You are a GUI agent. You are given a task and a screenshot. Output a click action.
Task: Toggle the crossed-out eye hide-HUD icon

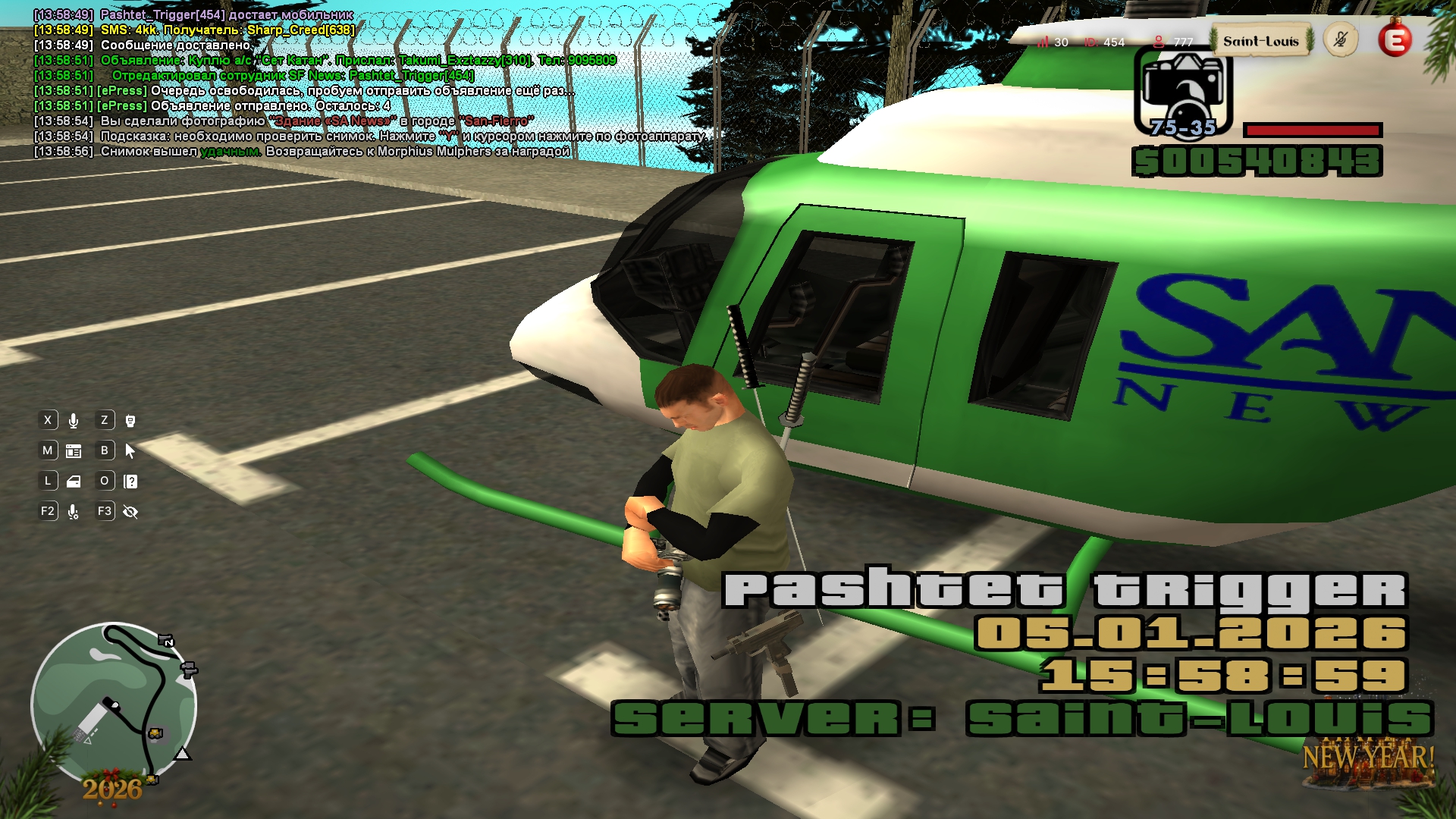point(130,512)
